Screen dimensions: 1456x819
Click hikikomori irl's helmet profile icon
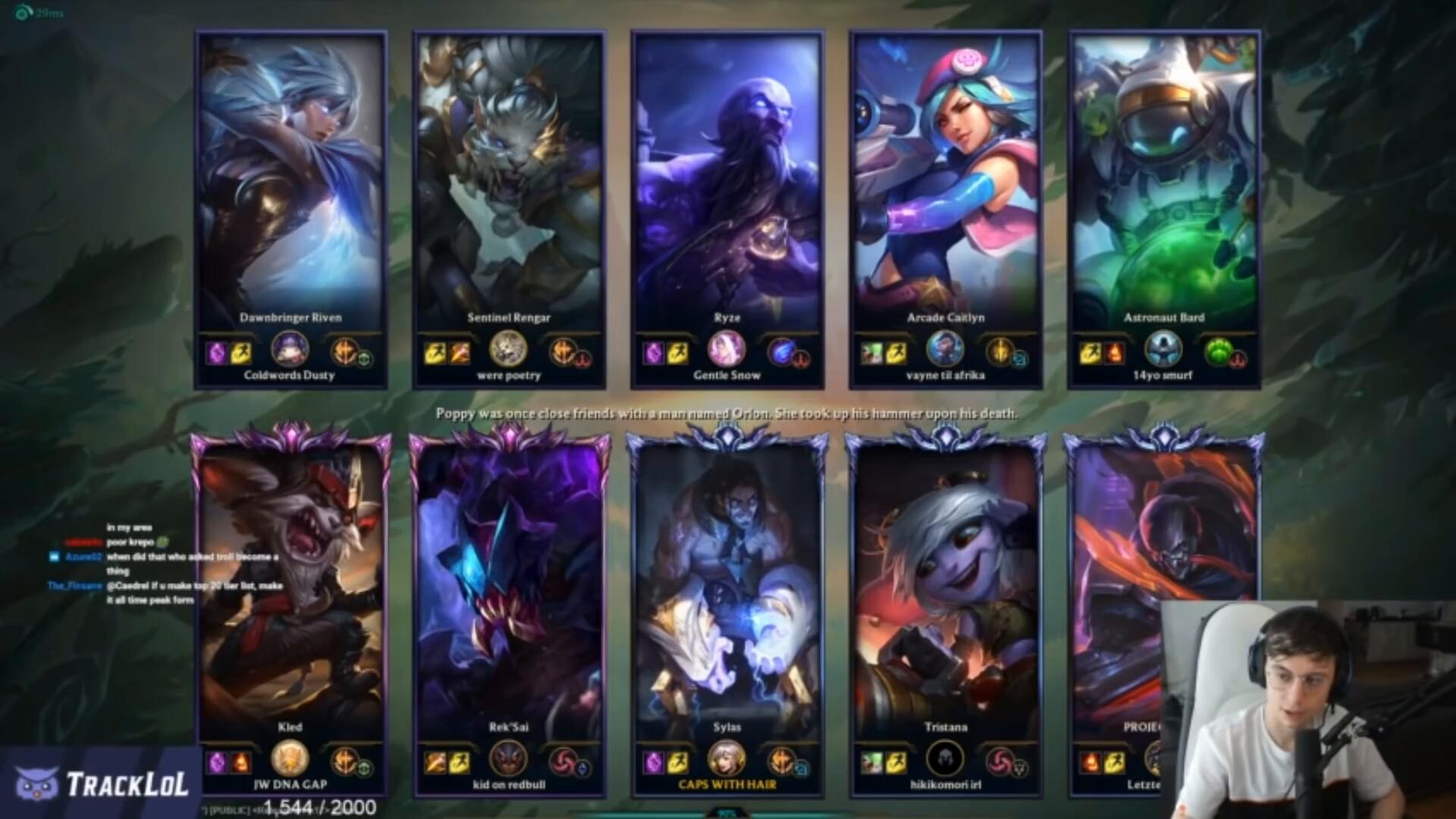coord(945,758)
